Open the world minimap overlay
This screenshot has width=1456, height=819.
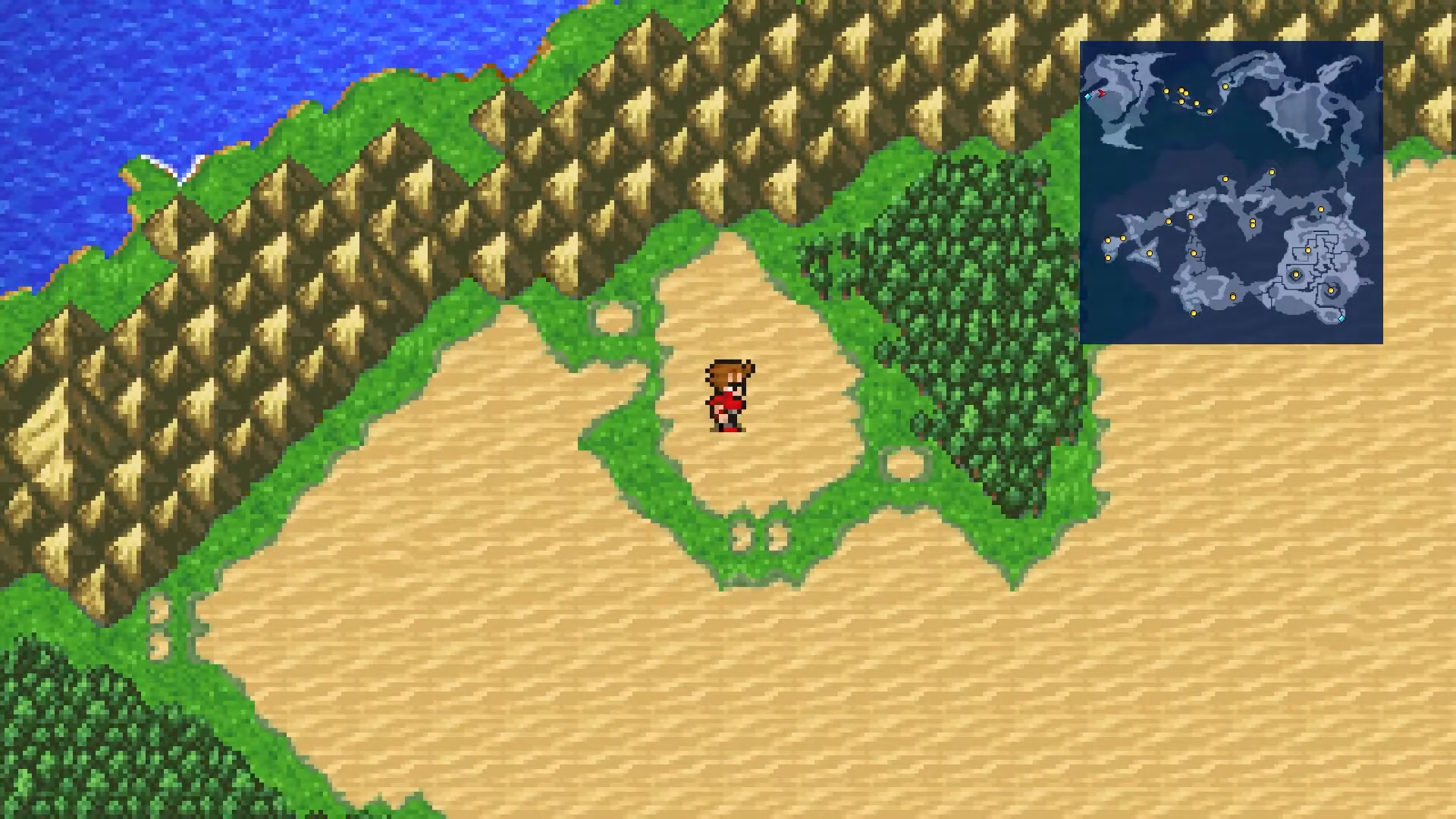click(1231, 193)
